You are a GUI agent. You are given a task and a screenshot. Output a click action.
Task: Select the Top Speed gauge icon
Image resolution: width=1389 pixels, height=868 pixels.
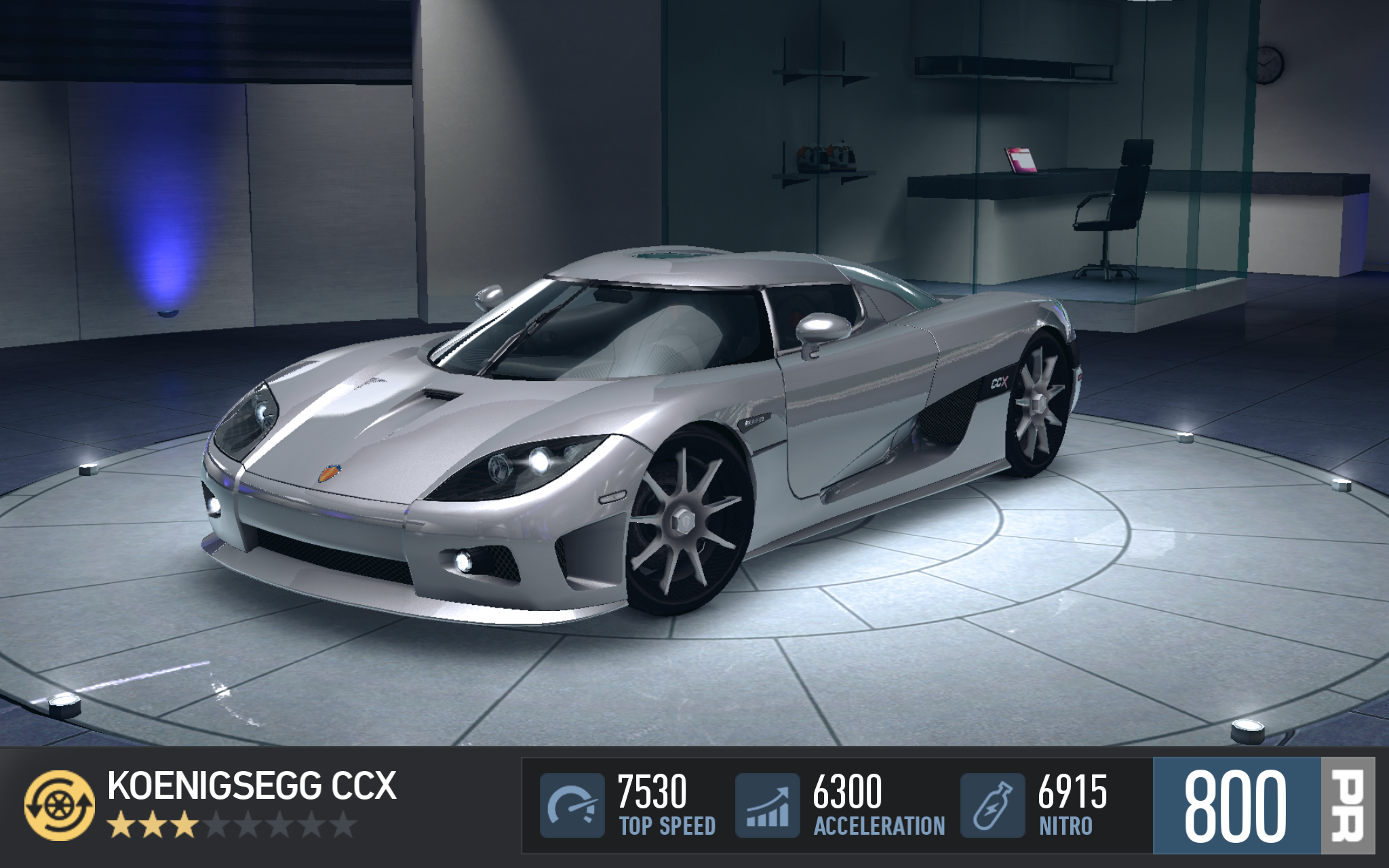[x=572, y=805]
